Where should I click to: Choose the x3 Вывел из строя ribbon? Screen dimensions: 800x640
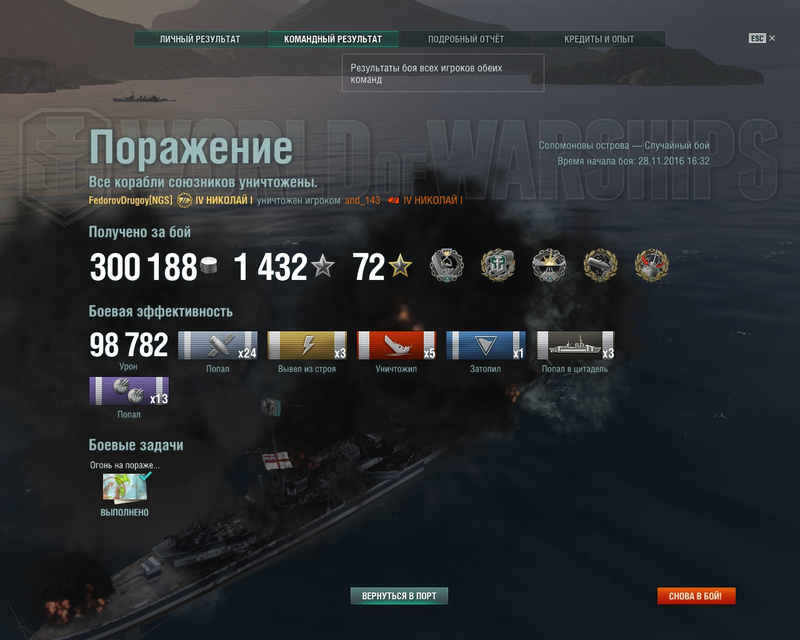(x=307, y=345)
